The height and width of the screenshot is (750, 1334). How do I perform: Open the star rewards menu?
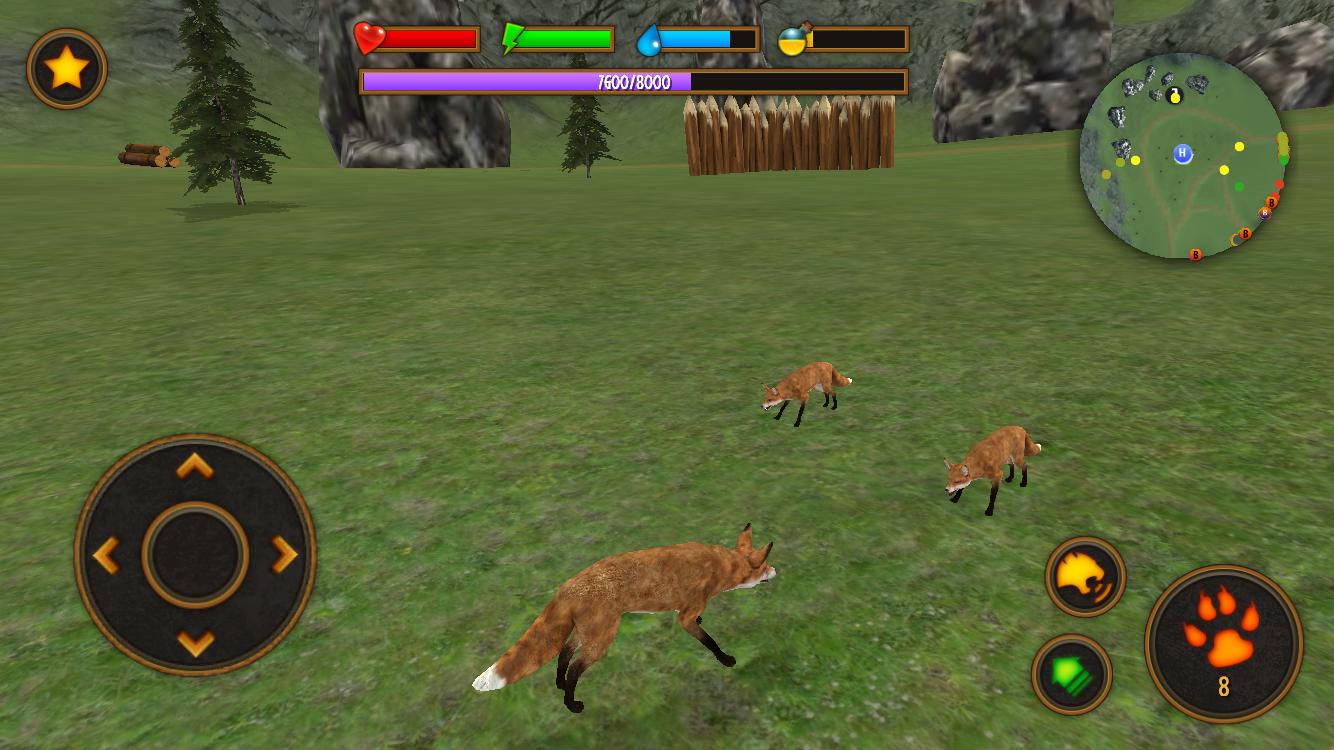[66, 66]
